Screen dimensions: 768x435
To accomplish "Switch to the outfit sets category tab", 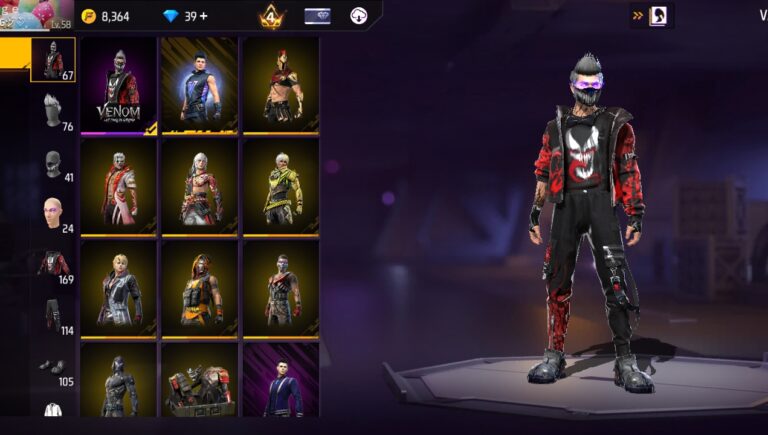I will tap(53, 60).
